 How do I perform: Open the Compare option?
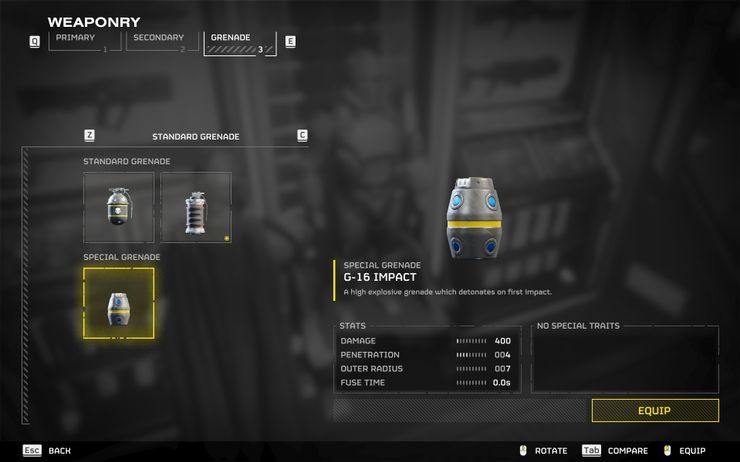tap(614, 451)
